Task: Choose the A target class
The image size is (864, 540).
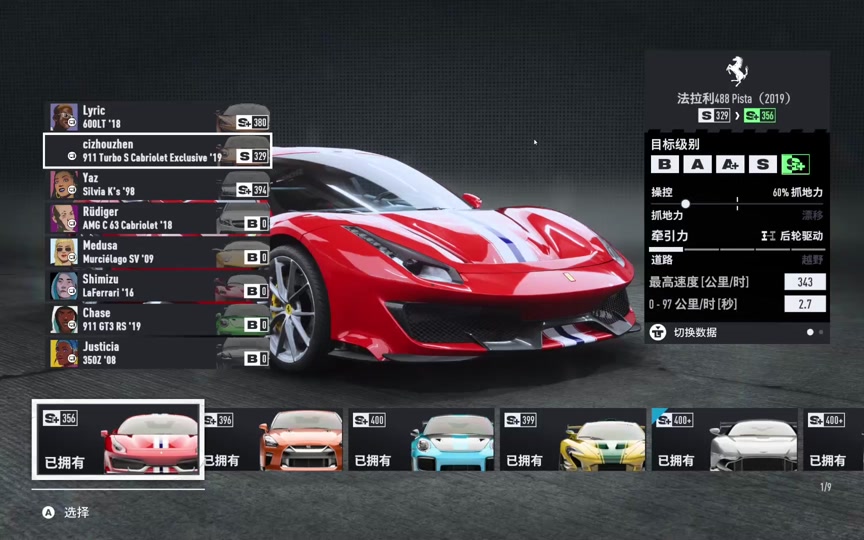Action: point(697,165)
